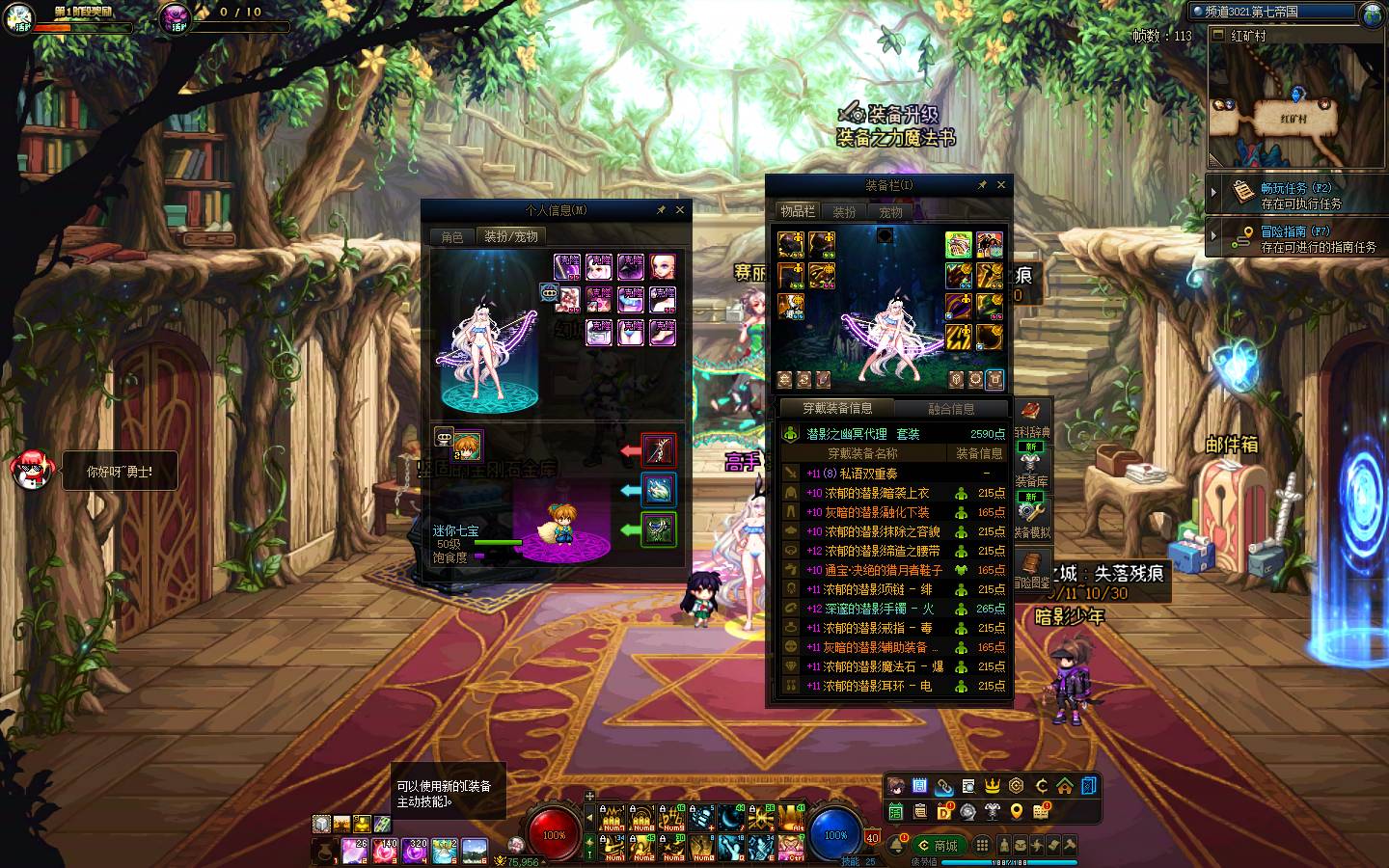Screen dimensions: 1389x868
Task: Close the 装备栏 equipment window
Action: click(x=1001, y=184)
